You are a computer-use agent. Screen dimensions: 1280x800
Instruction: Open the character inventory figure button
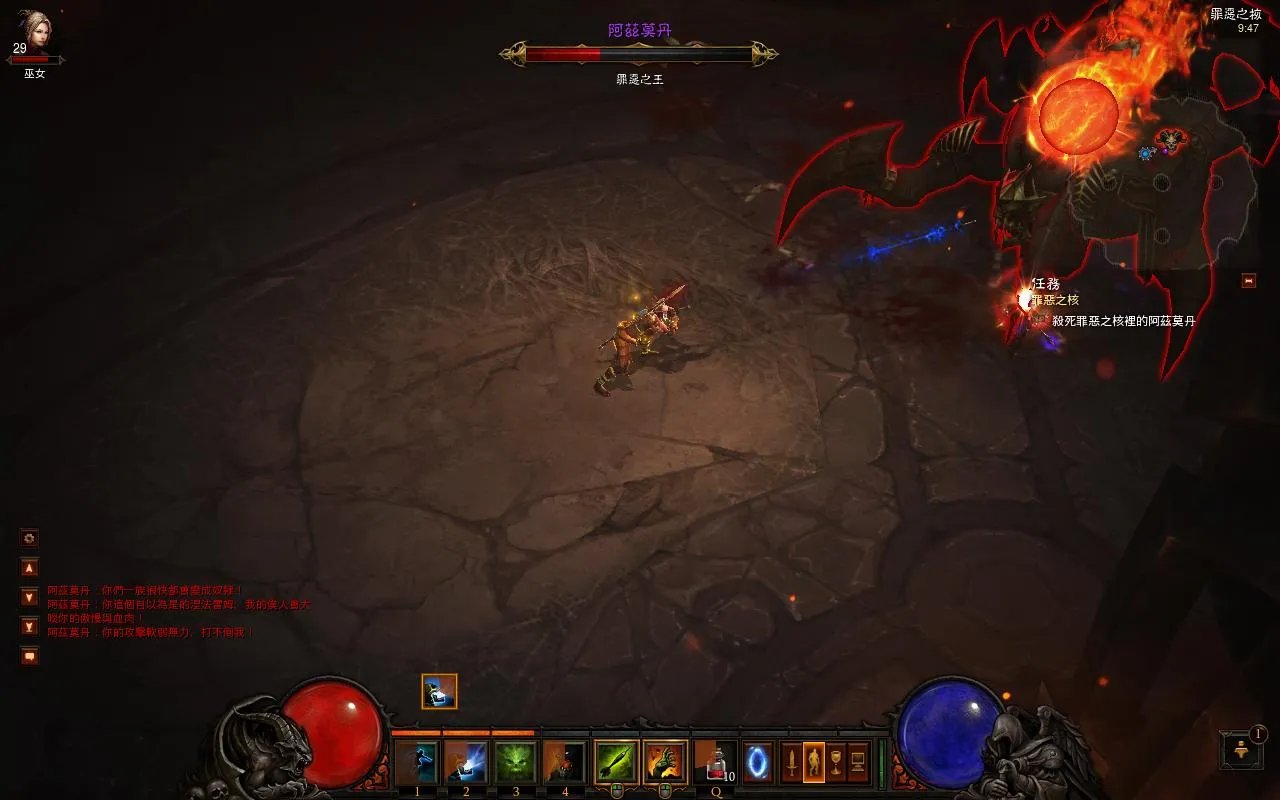(x=814, y=763)
